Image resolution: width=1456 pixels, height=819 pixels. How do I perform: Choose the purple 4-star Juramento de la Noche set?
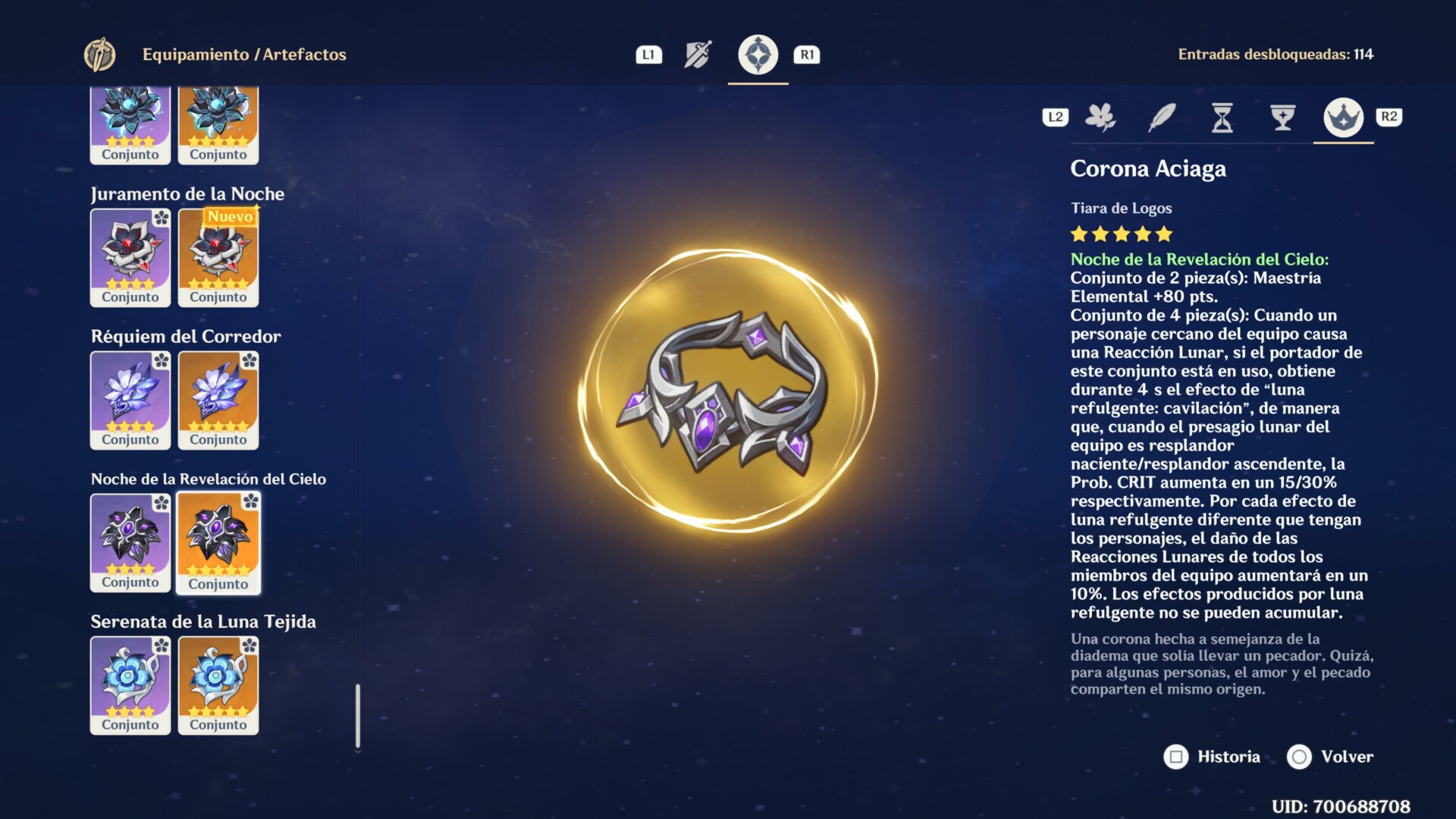point(130,257)
